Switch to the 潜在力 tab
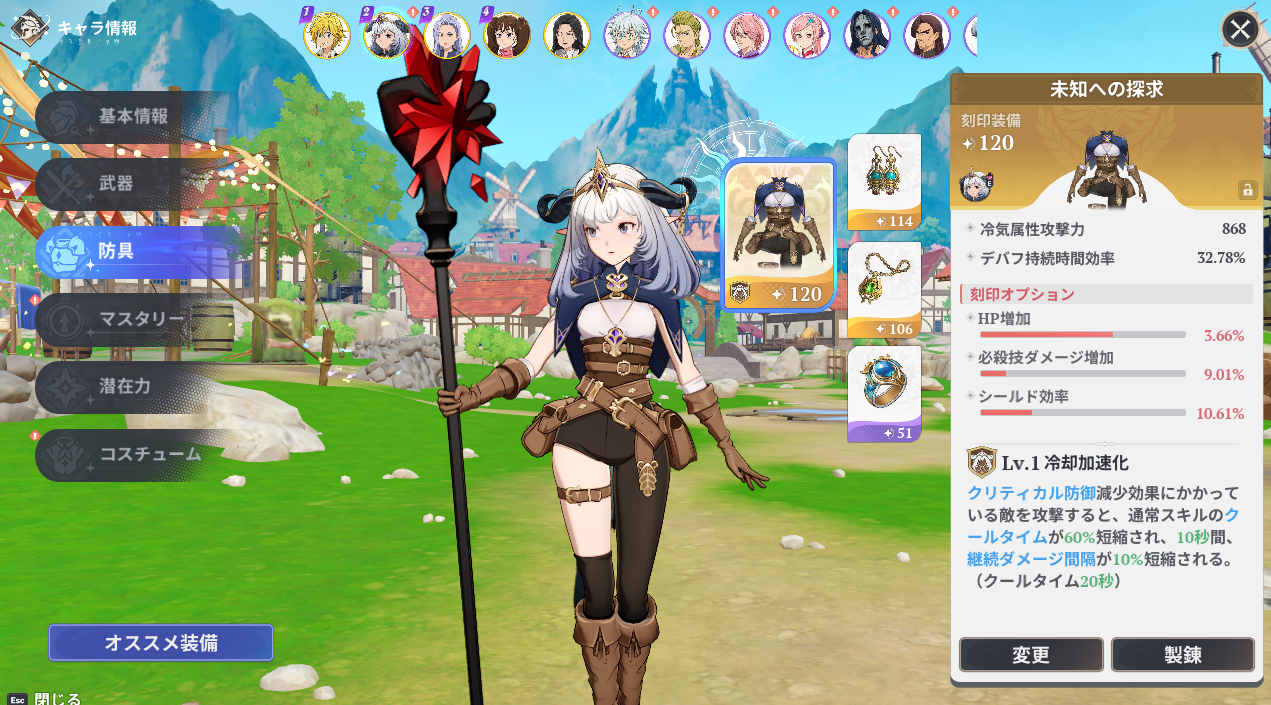Screen dimensions: 1271x705 124,386
